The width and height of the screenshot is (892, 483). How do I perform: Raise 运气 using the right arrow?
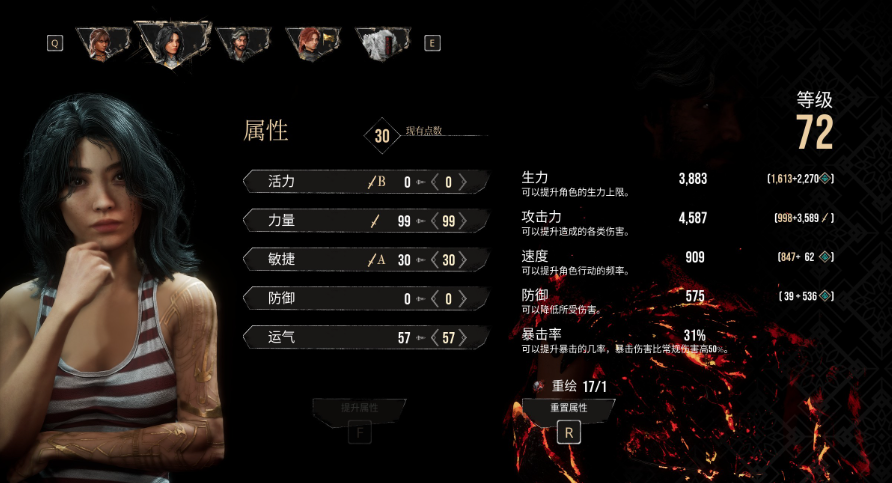click(462, 338)
